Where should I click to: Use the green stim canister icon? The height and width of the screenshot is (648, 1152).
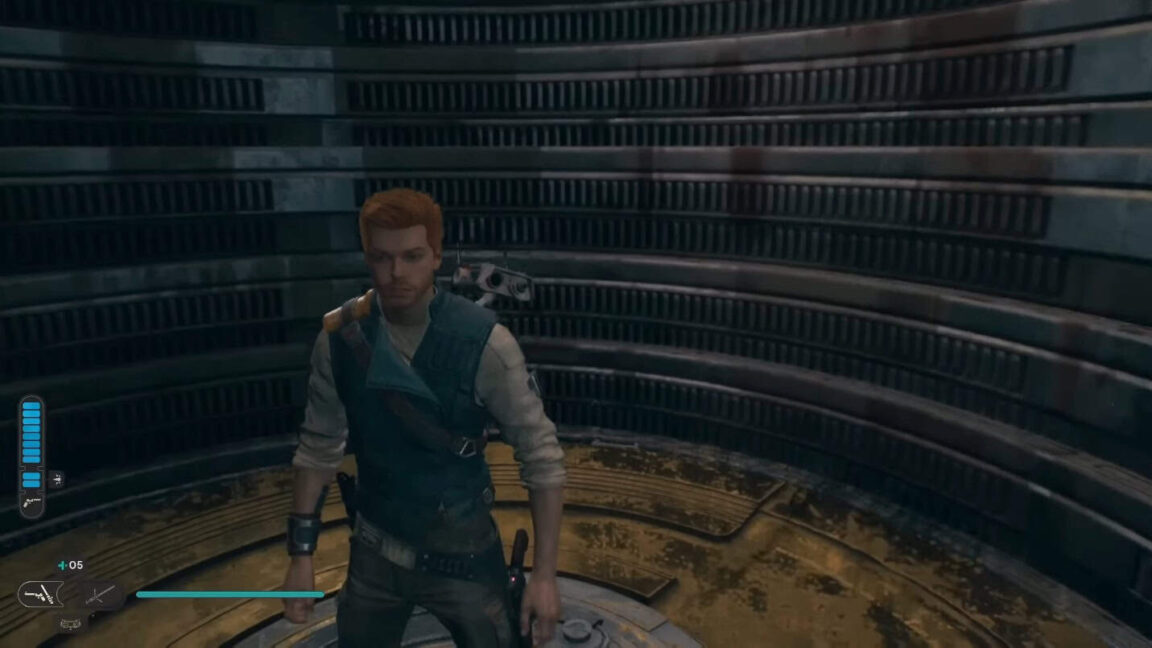click(63, 566)
